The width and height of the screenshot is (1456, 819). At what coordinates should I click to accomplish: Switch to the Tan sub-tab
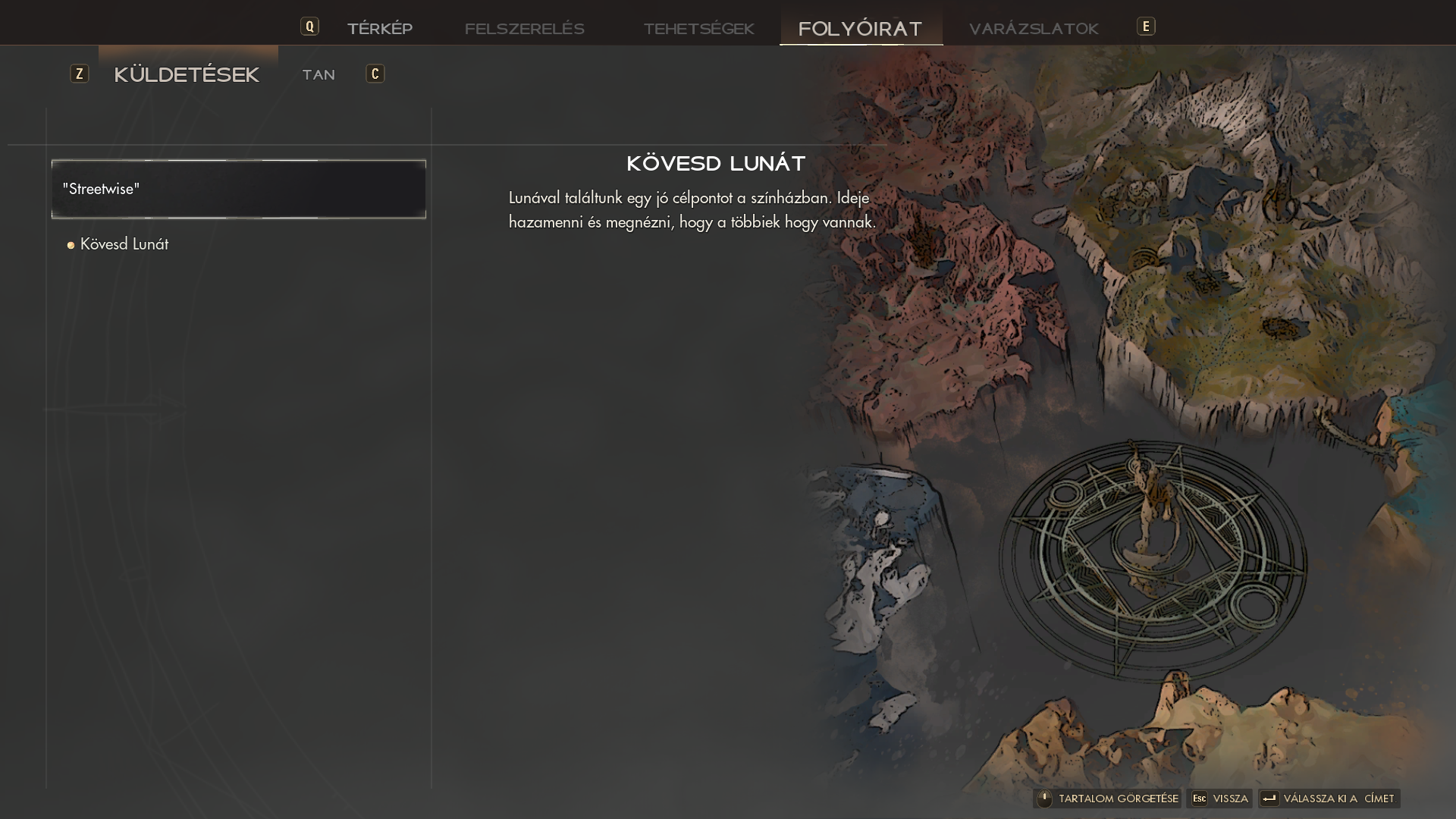pyautogui.click(x=318, y=74)
